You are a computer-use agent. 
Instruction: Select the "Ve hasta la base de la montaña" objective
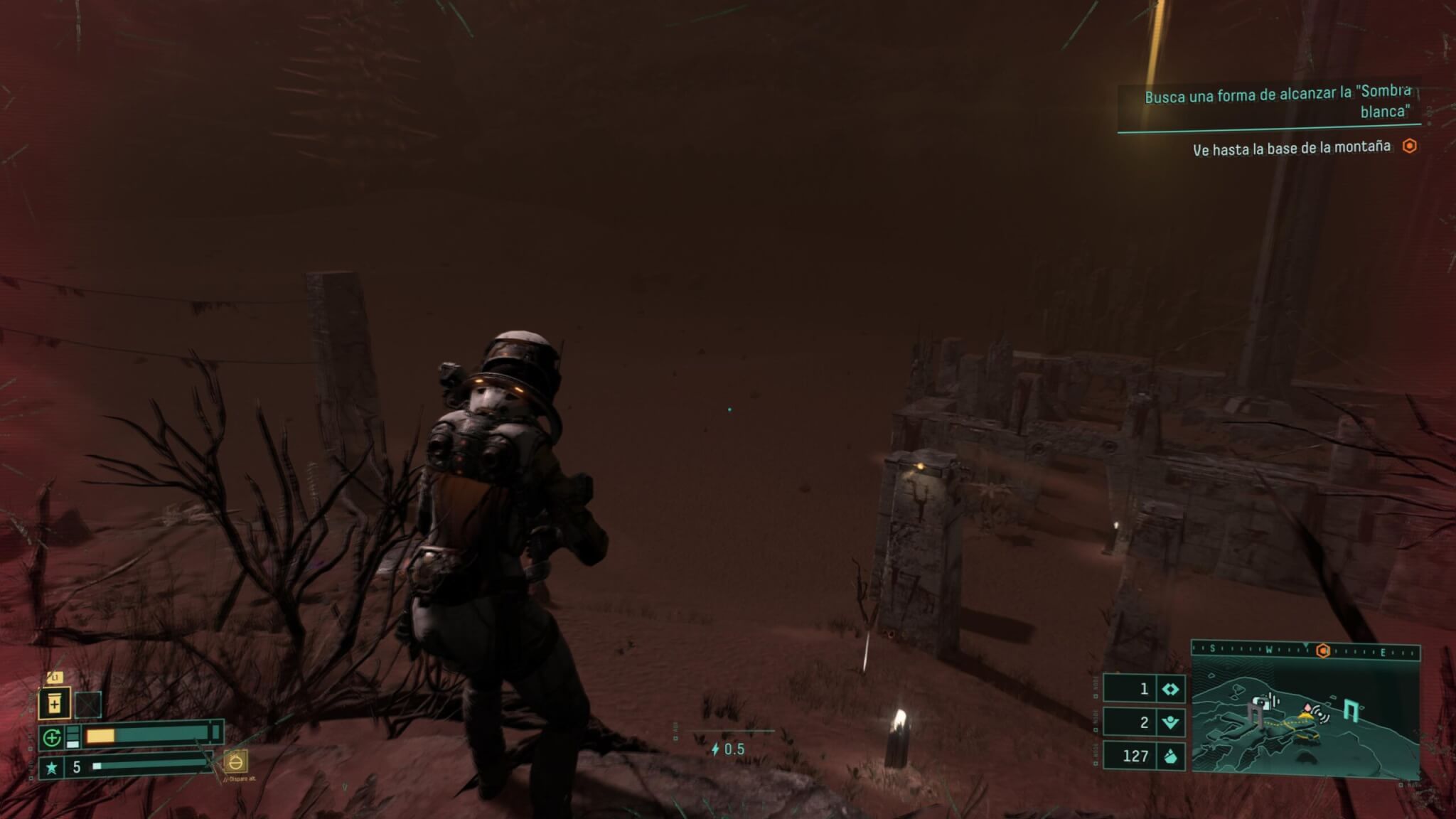pyautogui.click(x=1291, y=148)
